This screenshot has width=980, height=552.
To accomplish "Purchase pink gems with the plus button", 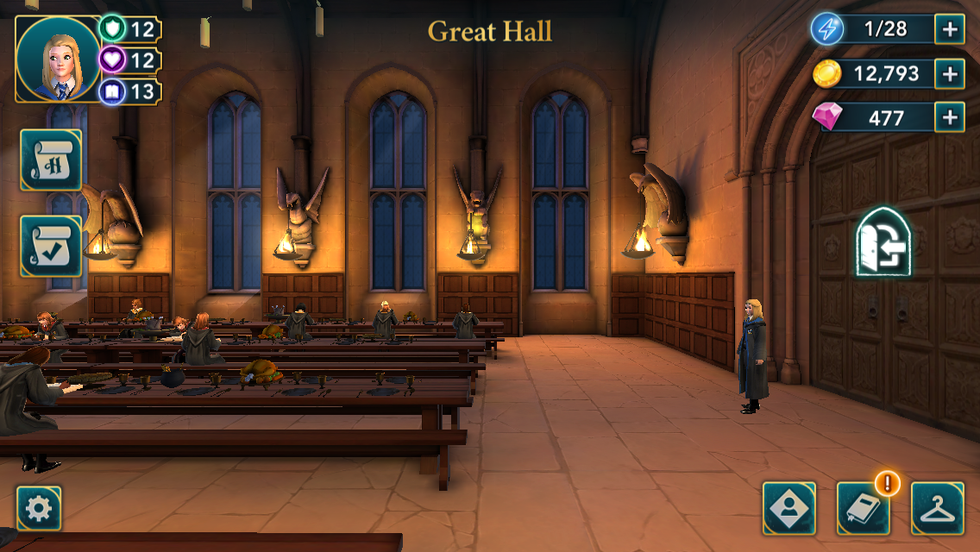I will [949, 117].
